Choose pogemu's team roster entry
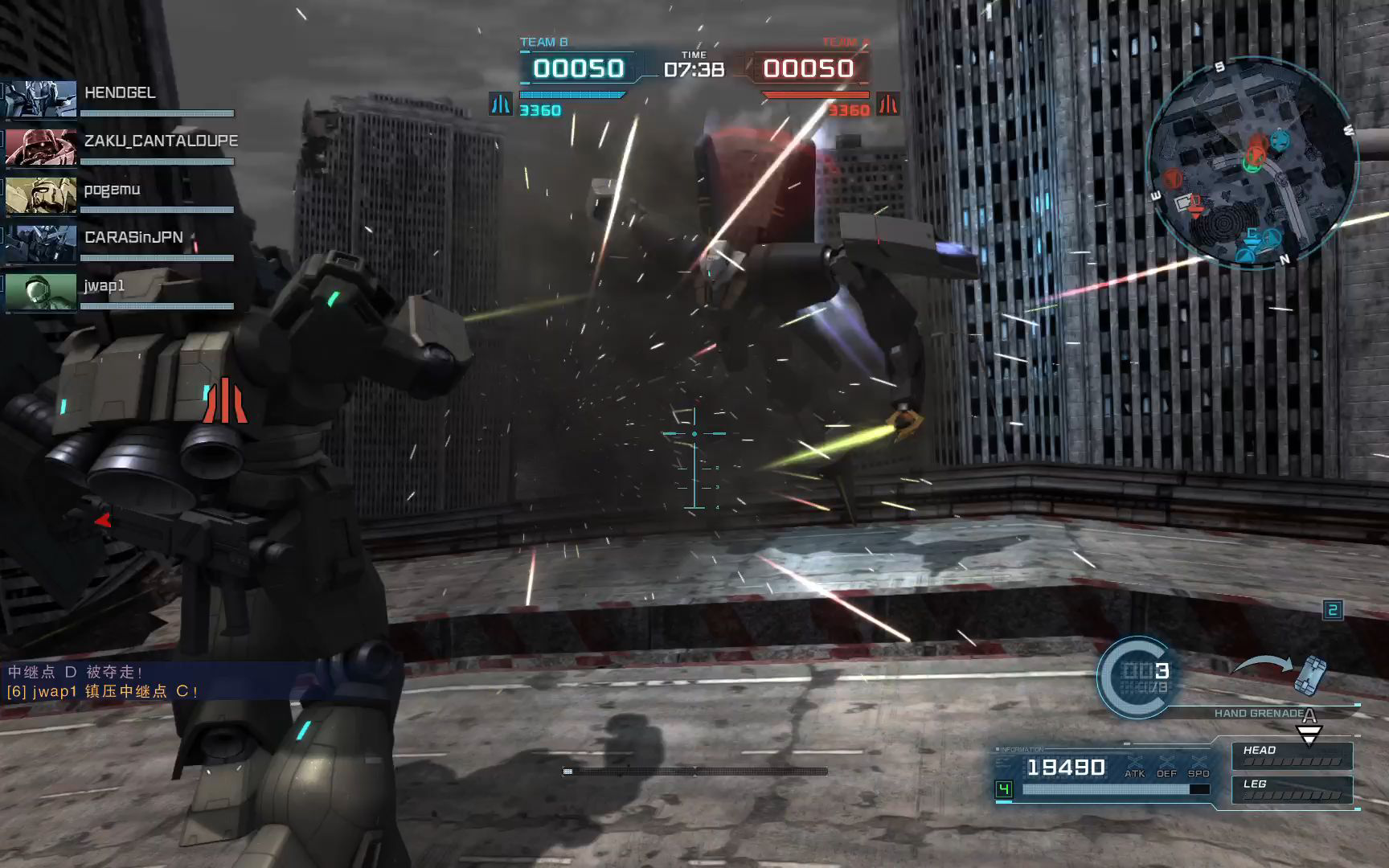 tap(112, 190)
